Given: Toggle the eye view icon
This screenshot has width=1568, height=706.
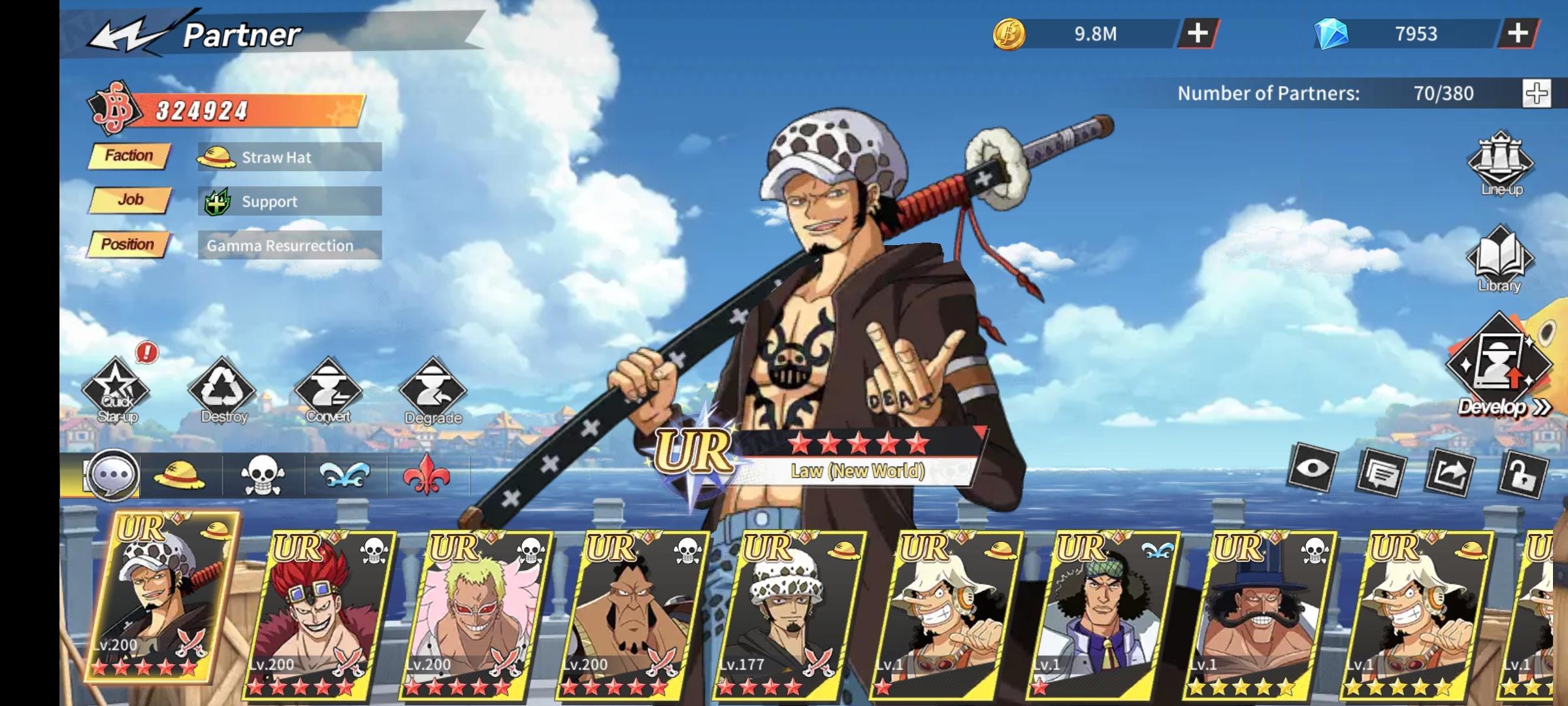Looking at the screenshot, I should click(1312, 469).
